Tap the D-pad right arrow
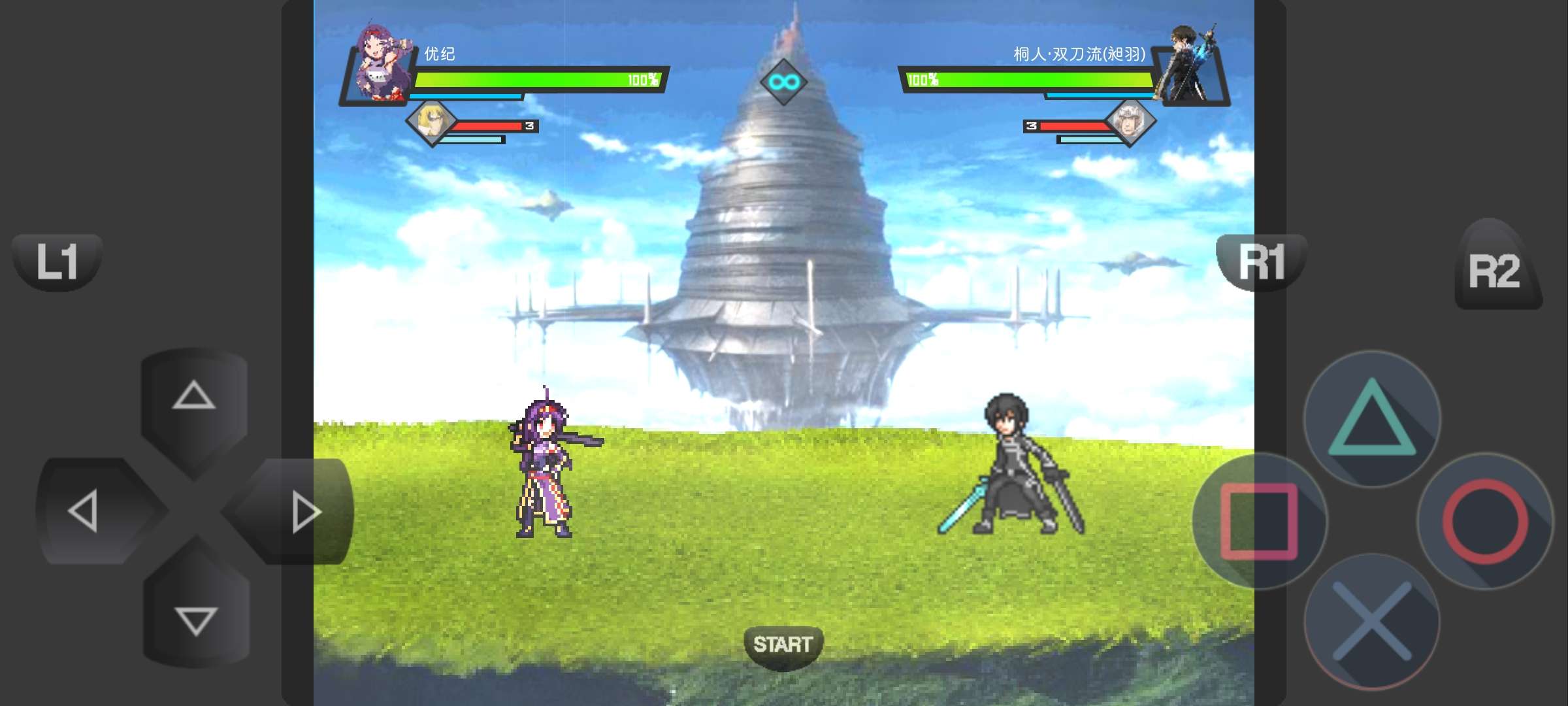The height and width of the screenshot is (706, 1568). click(304, 512)
